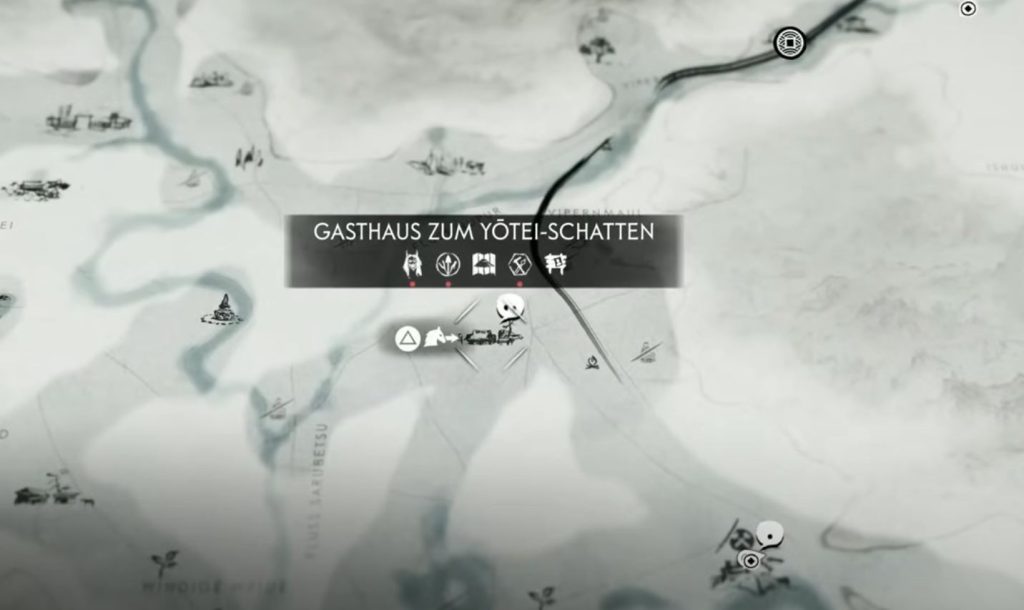Click the white speech-bubble marker in the southeast
The height and width of the screenshot is (610, 1024).
[769, 535]
